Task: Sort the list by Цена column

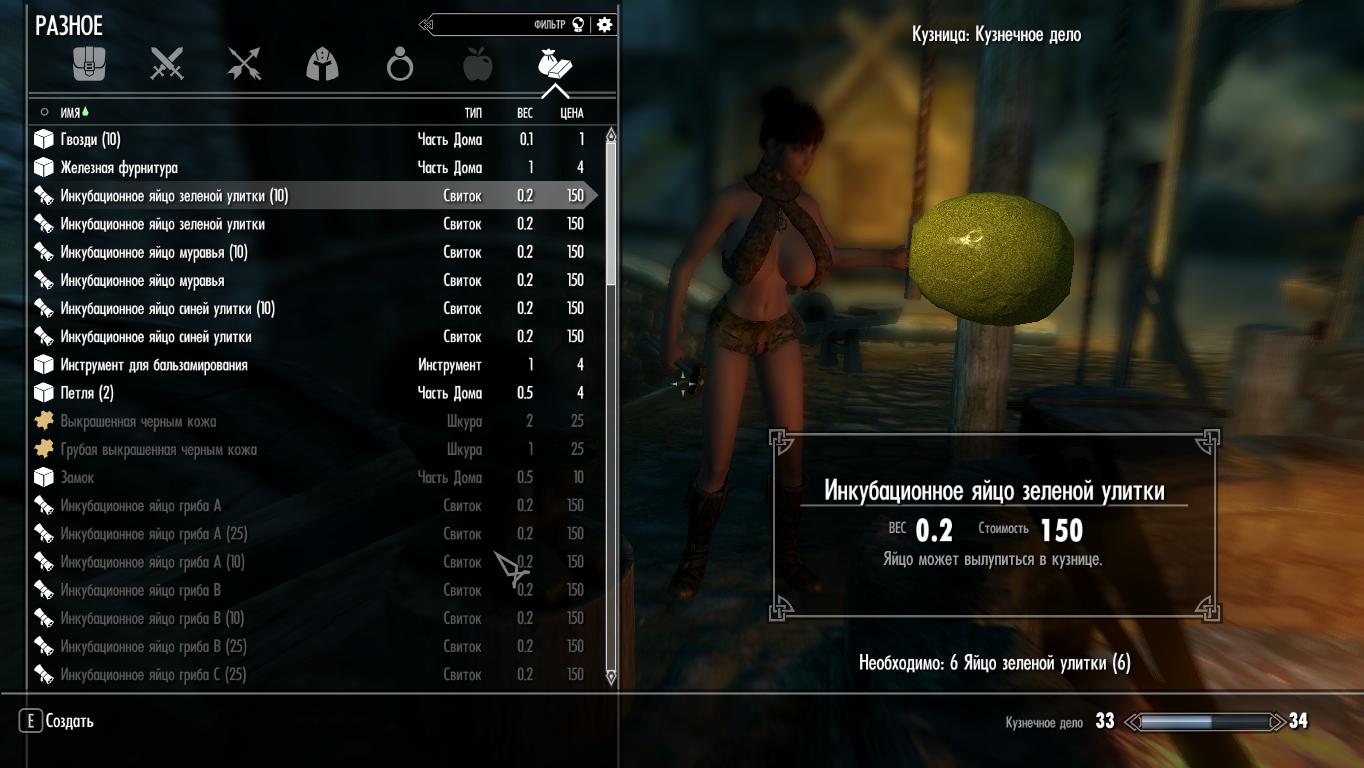Action: [572, 113]
